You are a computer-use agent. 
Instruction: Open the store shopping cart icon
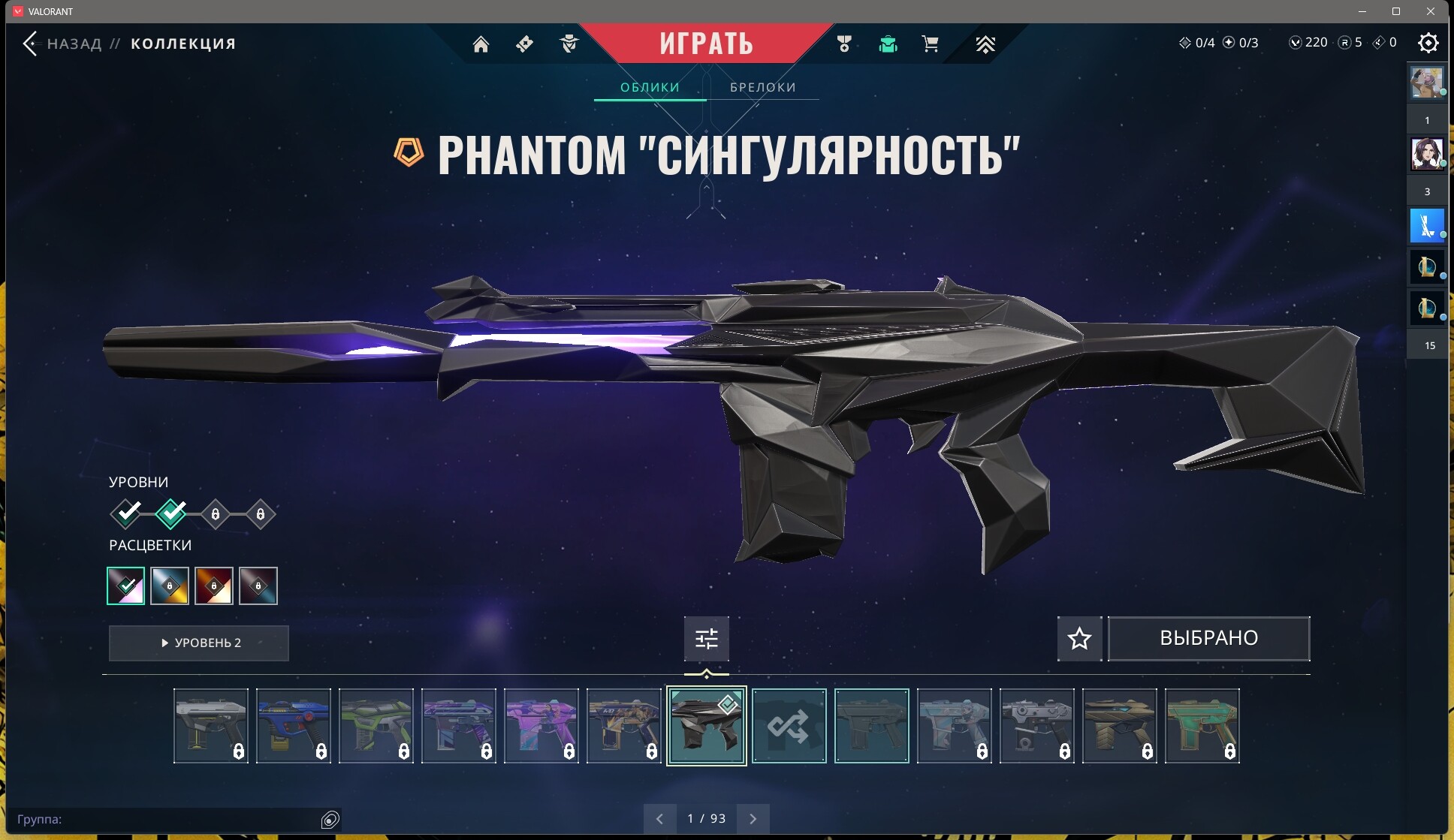[930, 44]
